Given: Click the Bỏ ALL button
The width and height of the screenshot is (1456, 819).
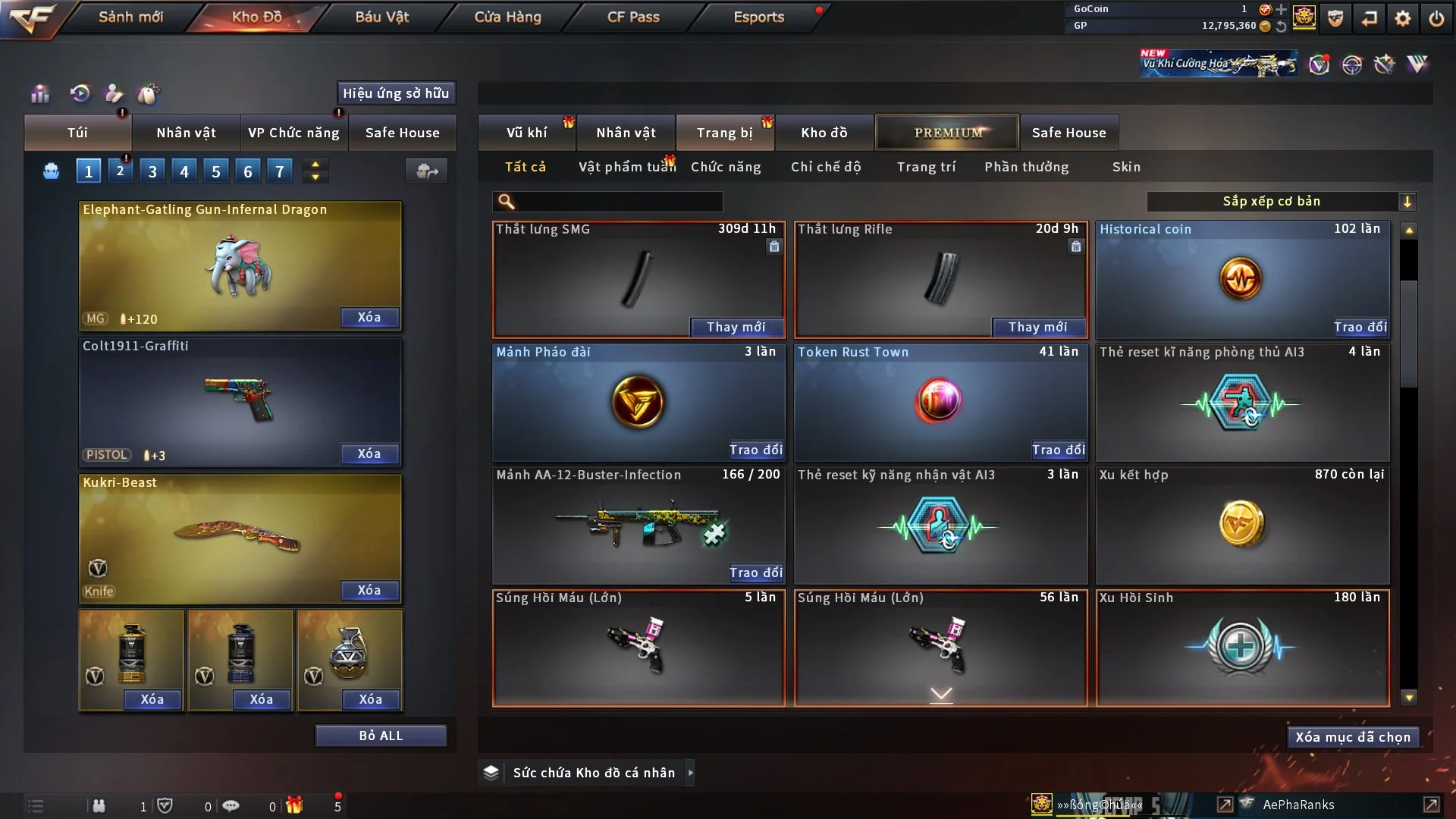Looking at the screenshot, I should [x=381, y=736].
